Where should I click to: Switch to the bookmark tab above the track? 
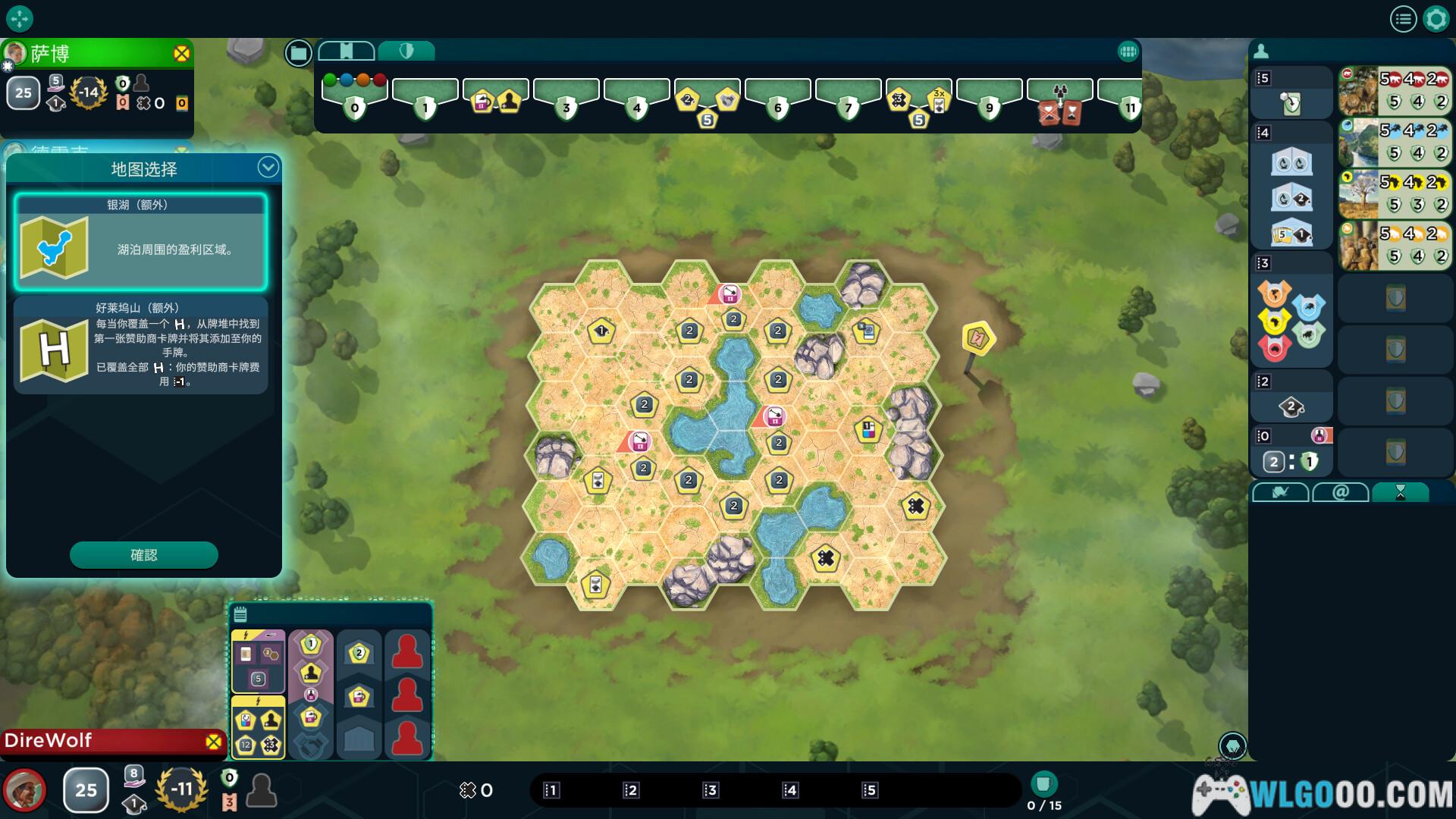(x=347, y=51)
